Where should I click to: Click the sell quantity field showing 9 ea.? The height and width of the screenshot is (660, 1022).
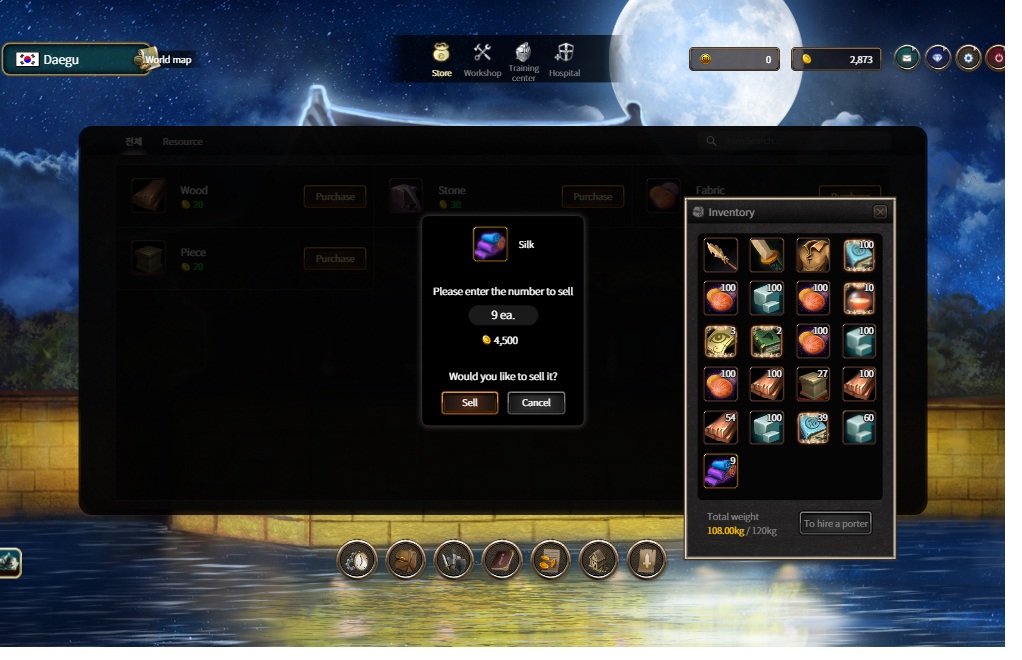click(503, 315)
